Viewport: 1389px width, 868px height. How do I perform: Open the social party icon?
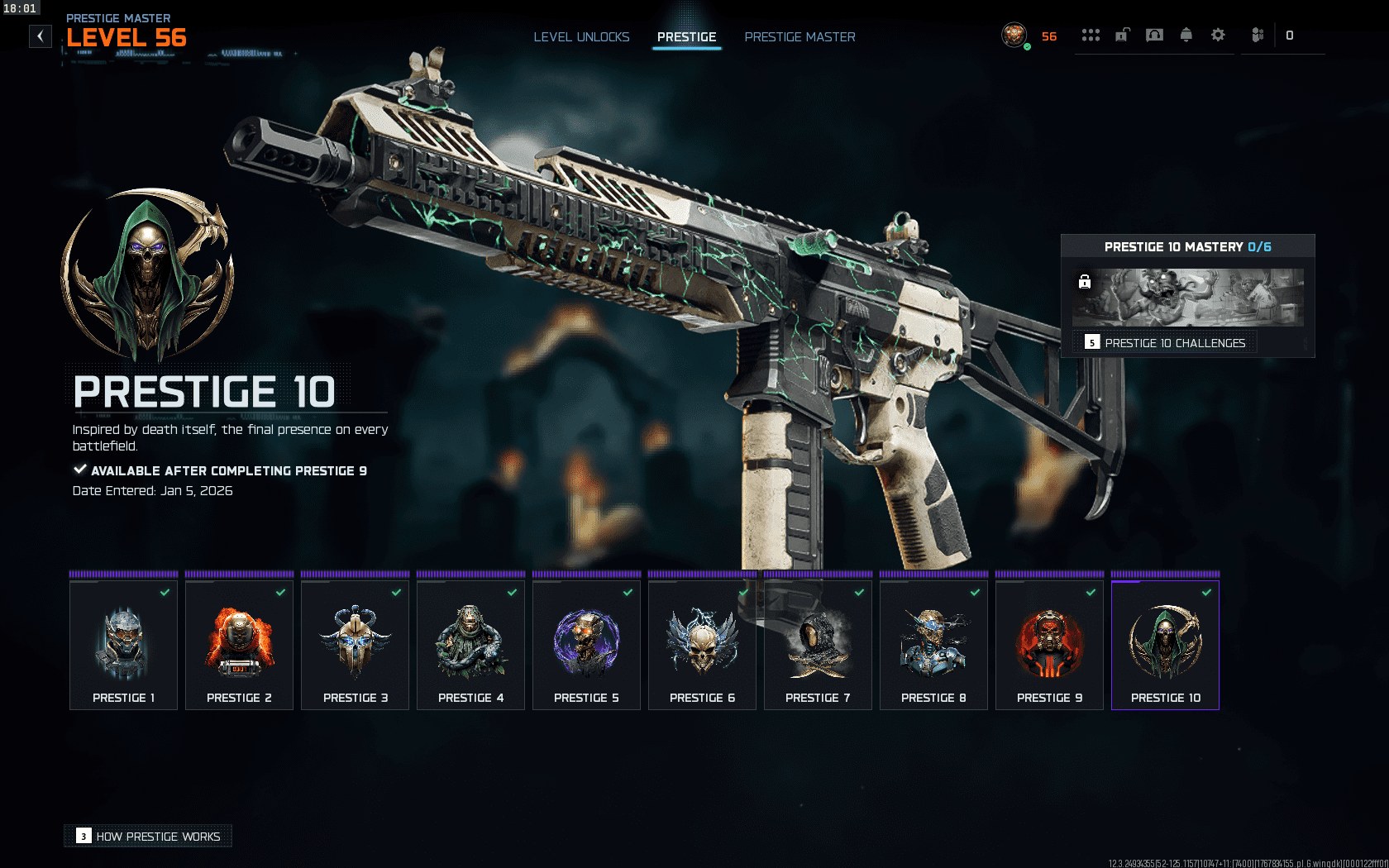(1258, 36)
